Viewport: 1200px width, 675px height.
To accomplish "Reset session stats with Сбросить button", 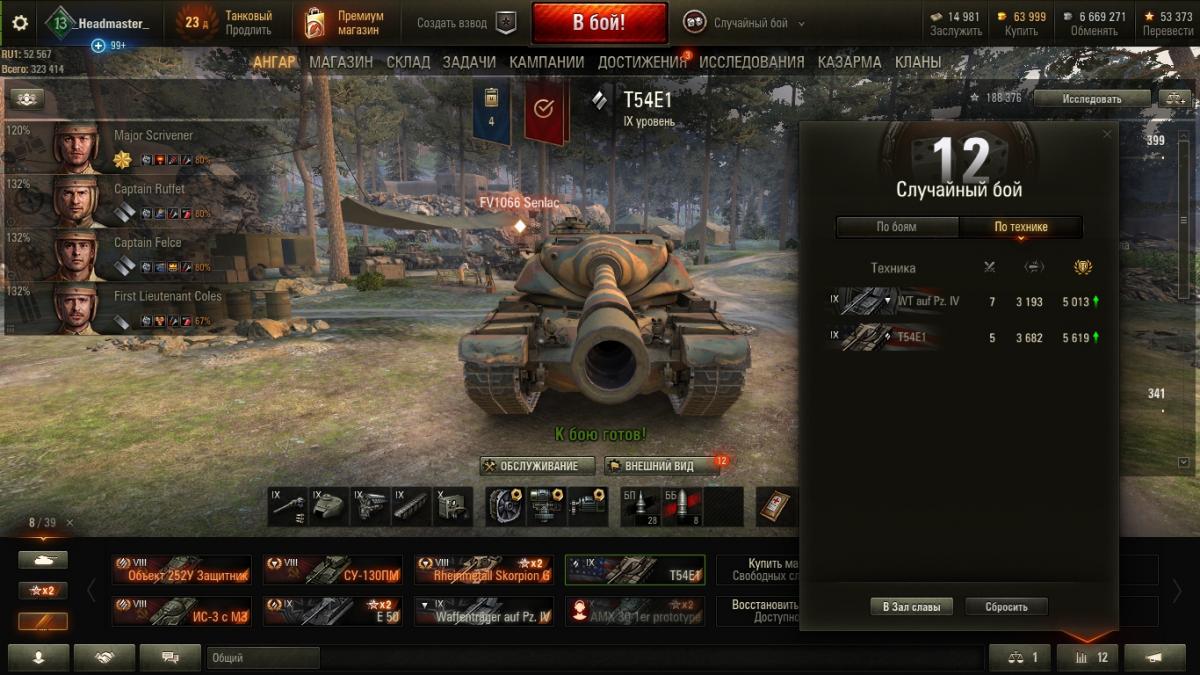I will (x=1006, y=607).
